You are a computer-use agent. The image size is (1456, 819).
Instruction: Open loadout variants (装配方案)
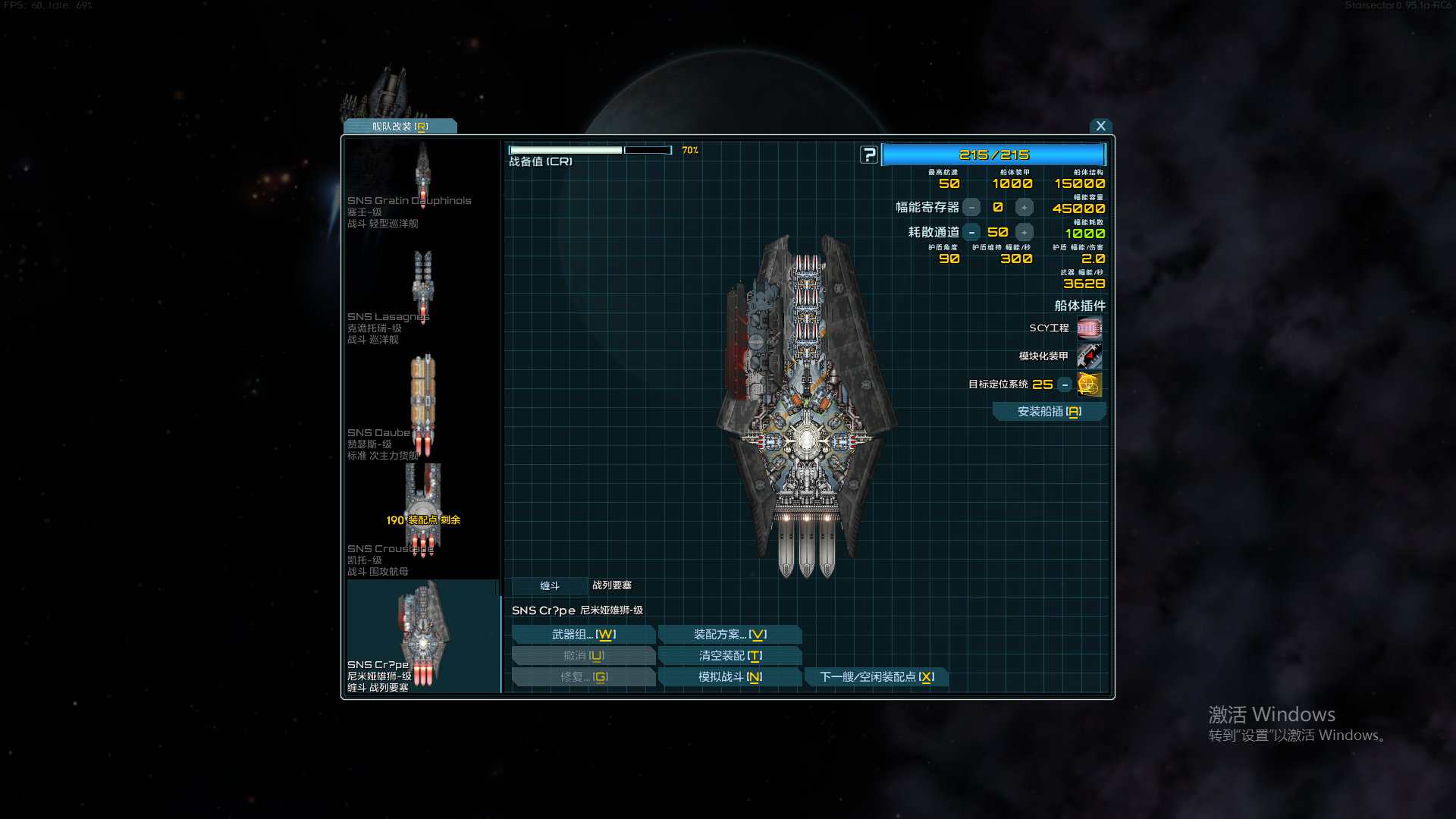tap(730, 635)
